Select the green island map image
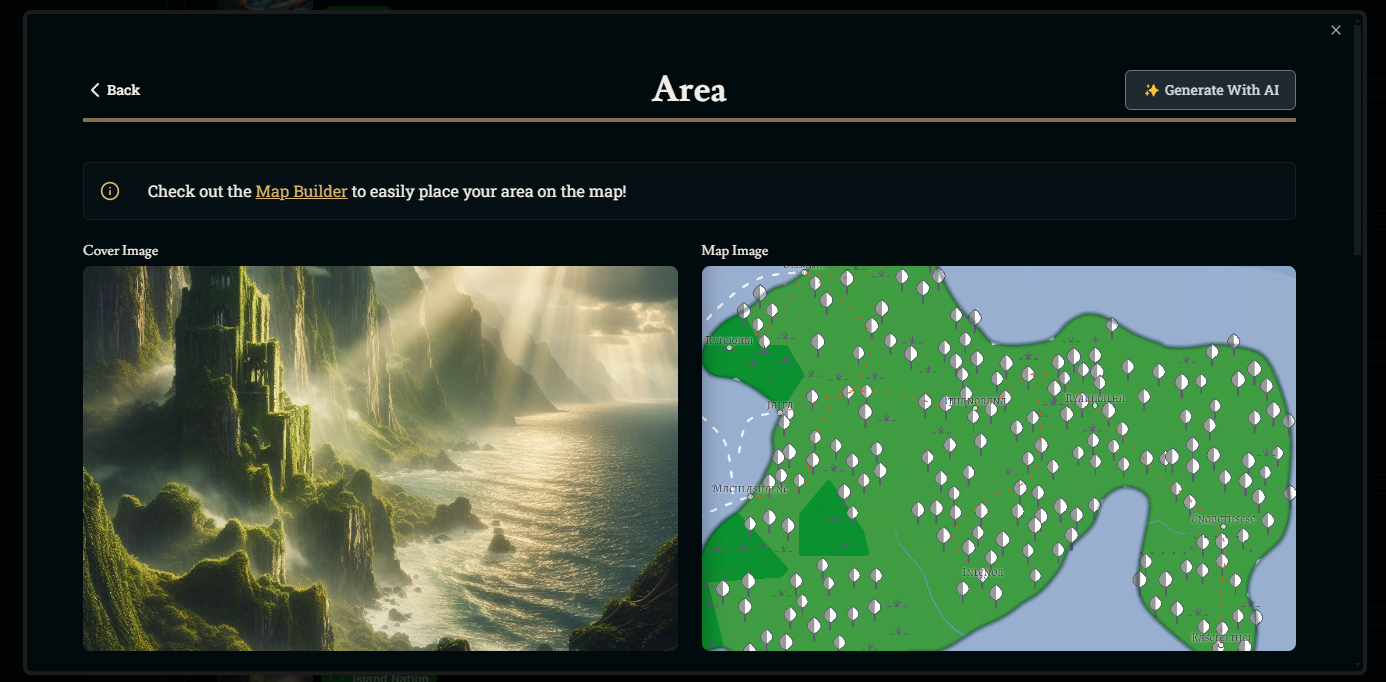The height and width of the screenshot is (682, 1386). click(998, 458)
